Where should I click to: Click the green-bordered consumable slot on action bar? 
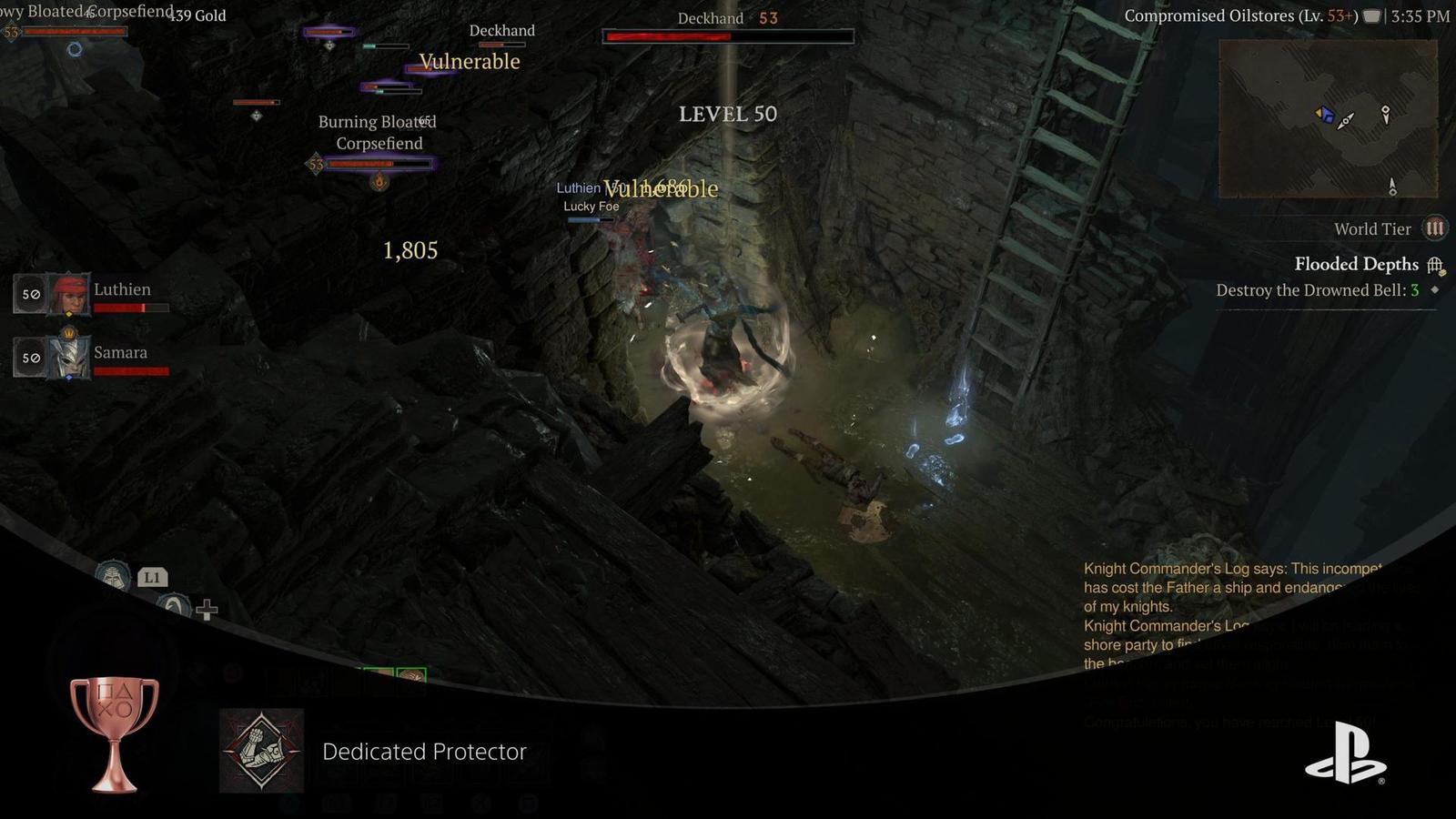pyautogui.click(x=411, y=674)
